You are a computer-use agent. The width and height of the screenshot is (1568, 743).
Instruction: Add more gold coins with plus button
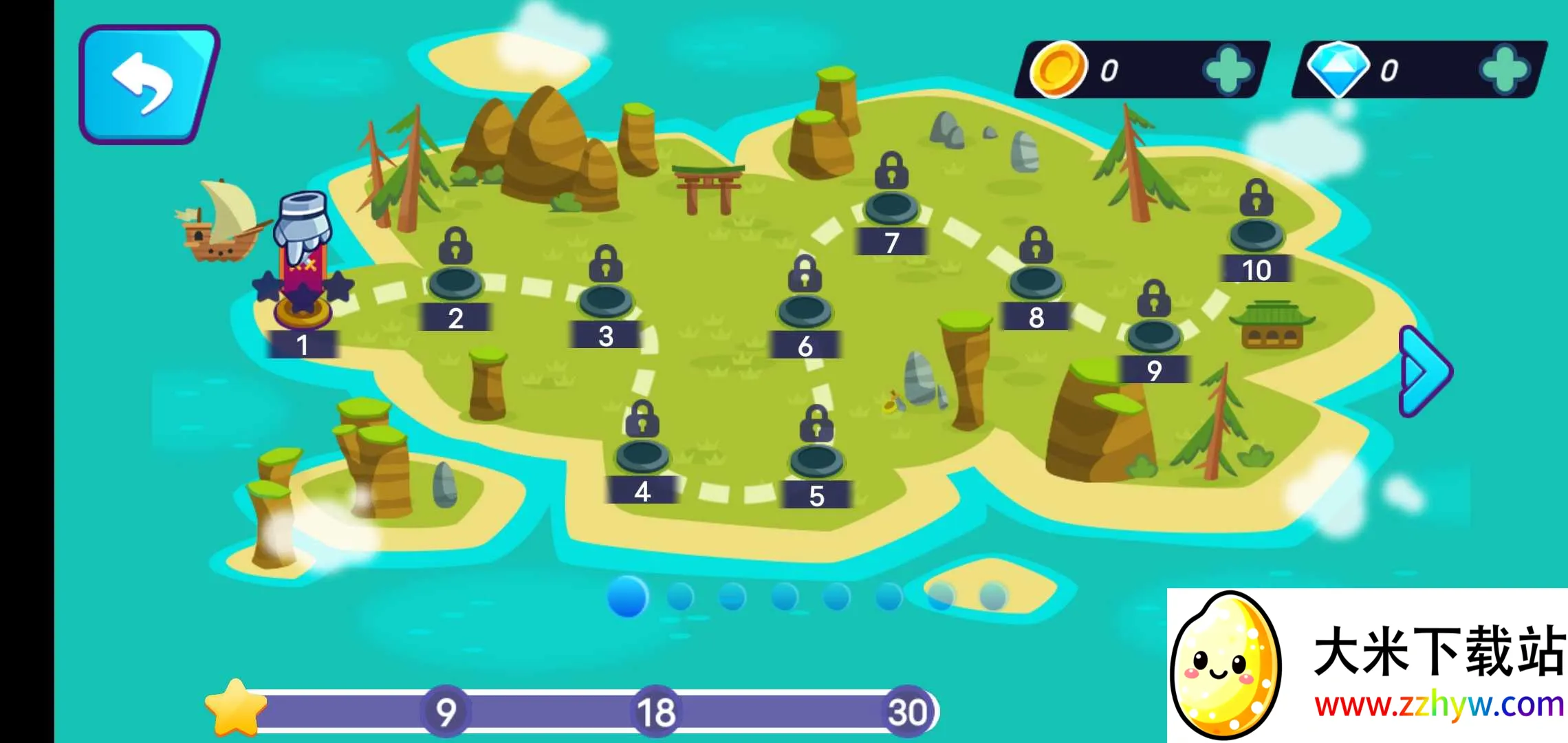coord(1228,70)
